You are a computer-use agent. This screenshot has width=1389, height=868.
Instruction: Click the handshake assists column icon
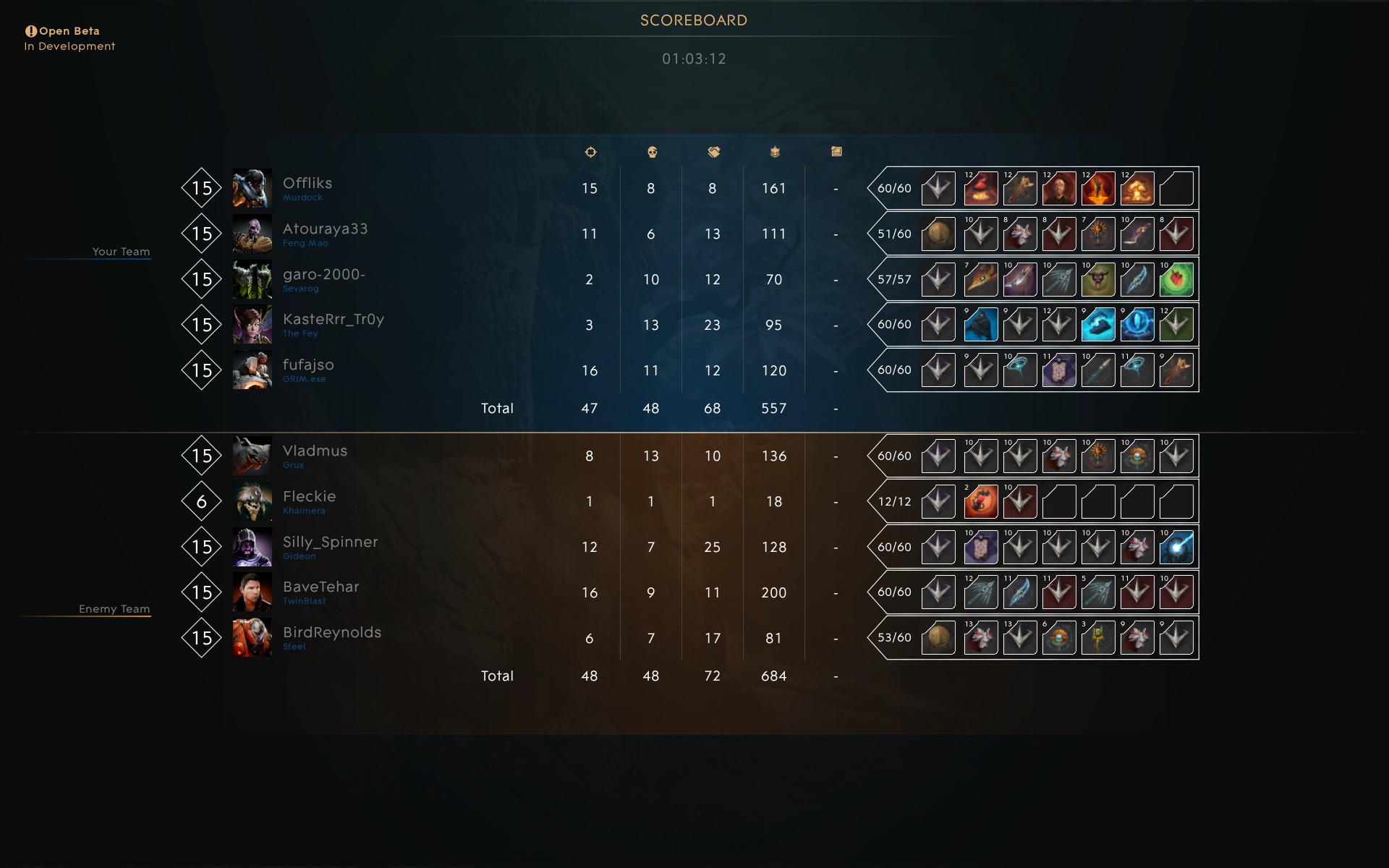click(x=713, y=152)
